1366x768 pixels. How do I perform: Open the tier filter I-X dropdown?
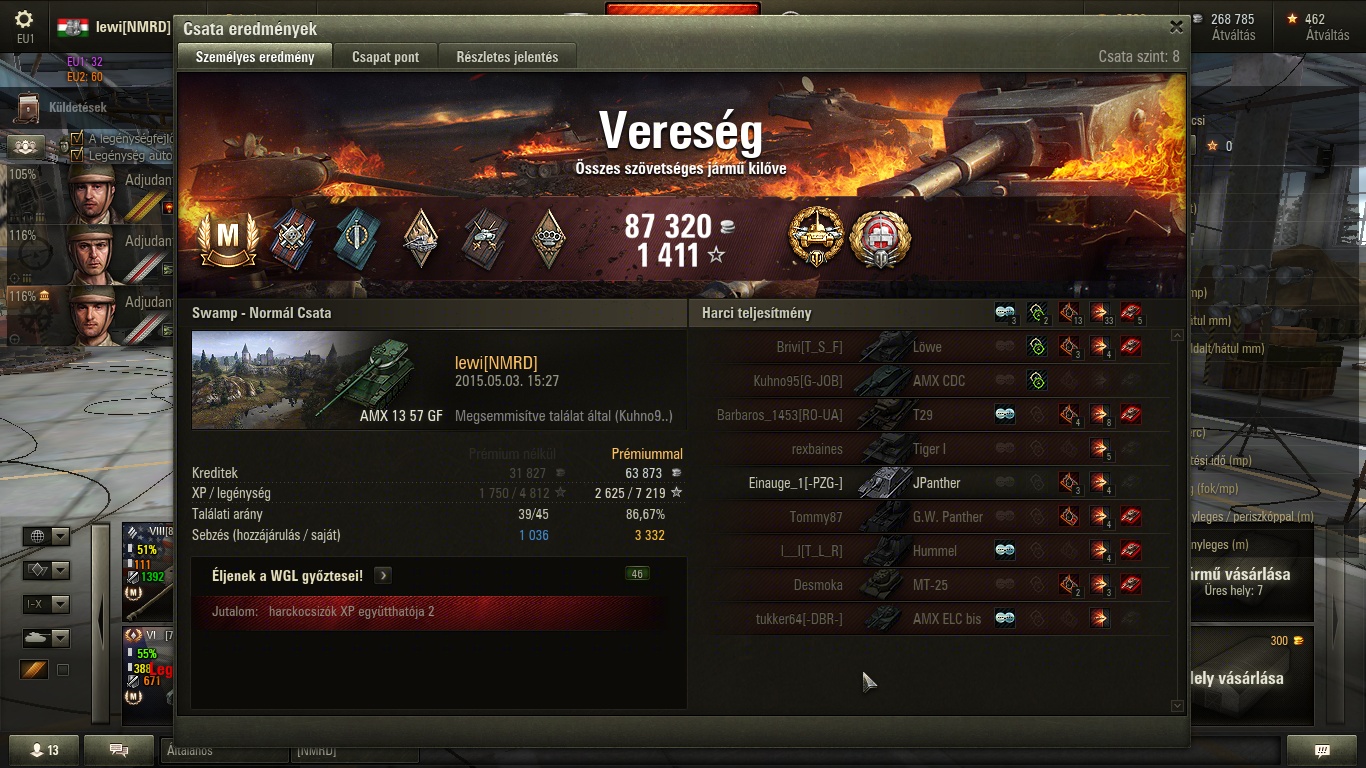pos(46,604)
